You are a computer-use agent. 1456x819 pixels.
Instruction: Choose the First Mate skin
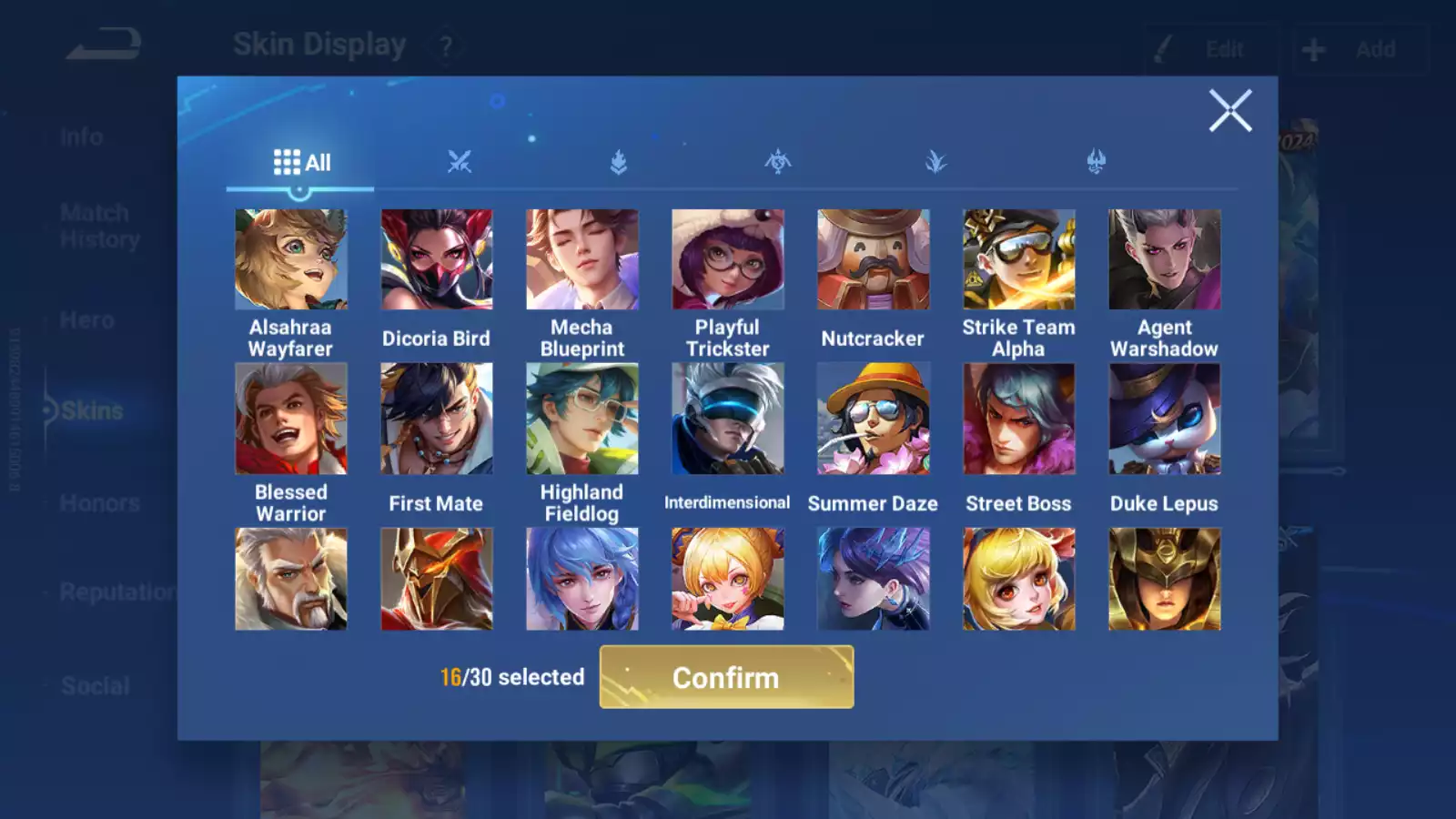(x=437, y=419)
